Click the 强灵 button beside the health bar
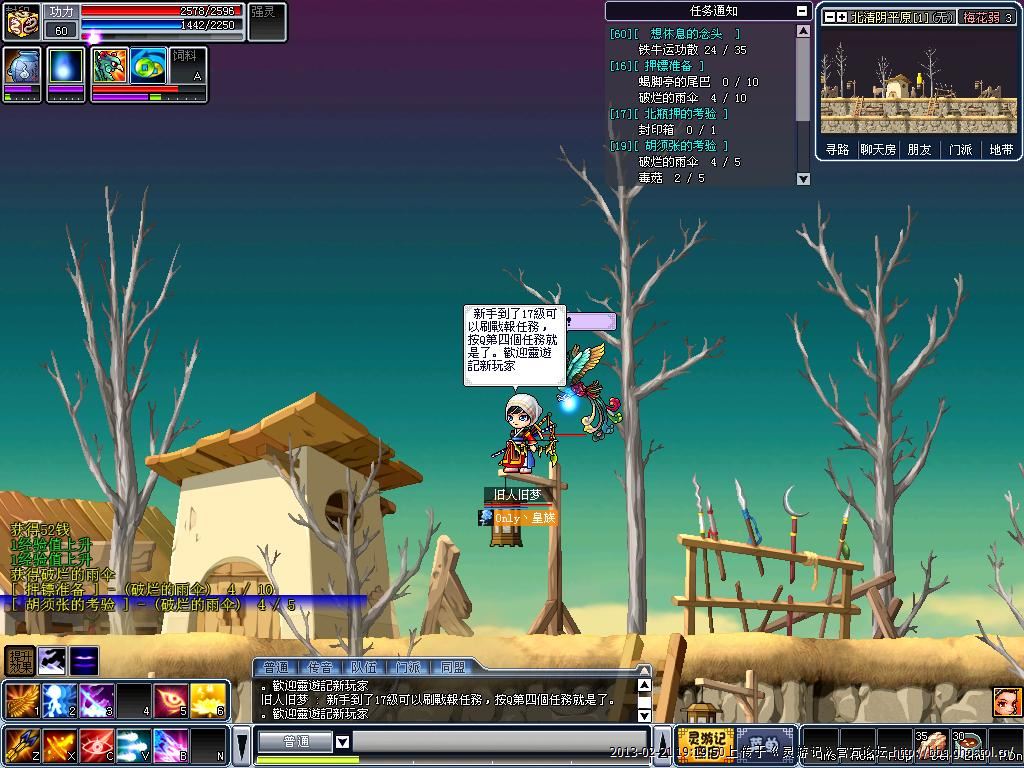 [266, 22]
